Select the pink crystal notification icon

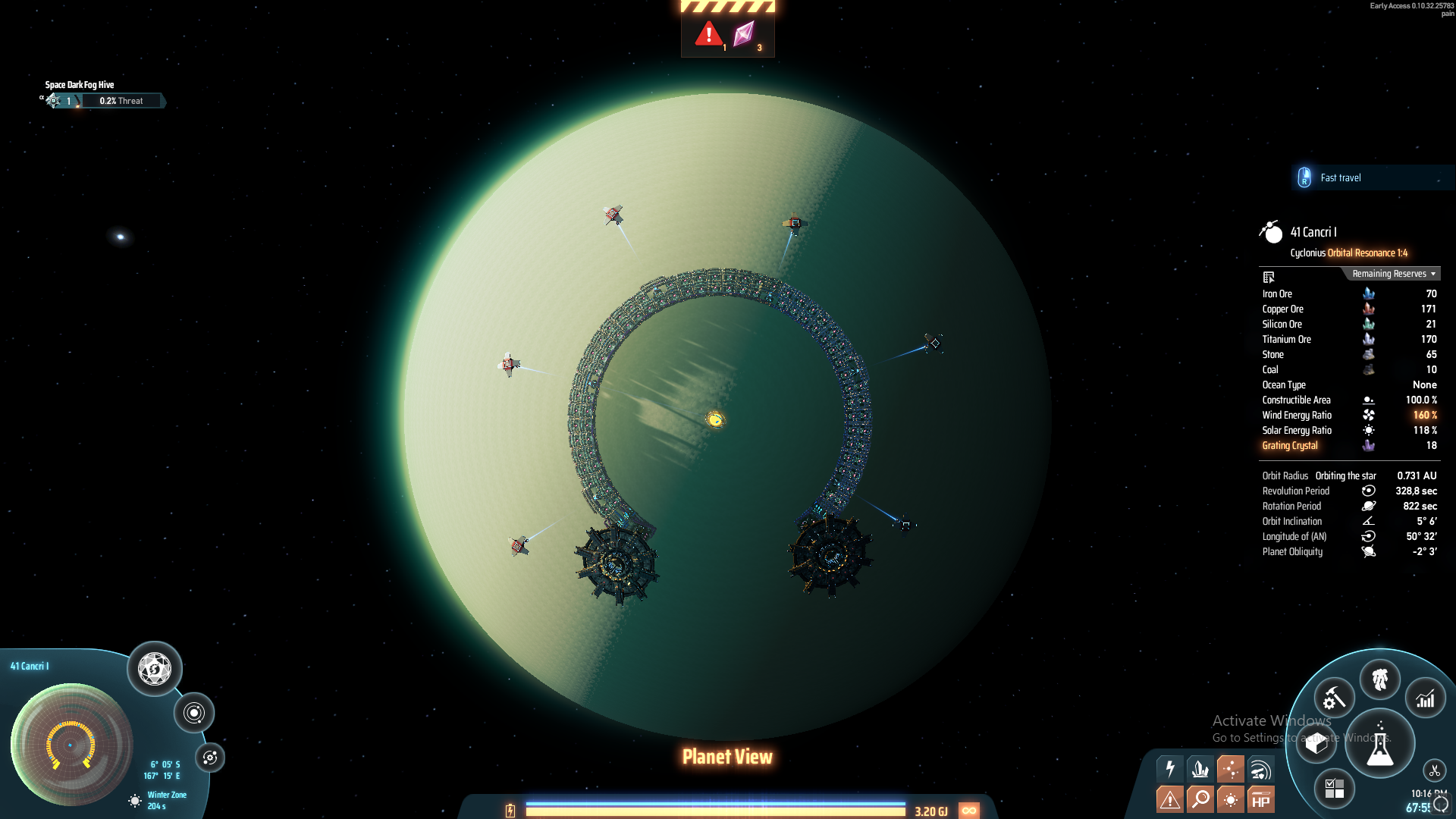(744, 34)
